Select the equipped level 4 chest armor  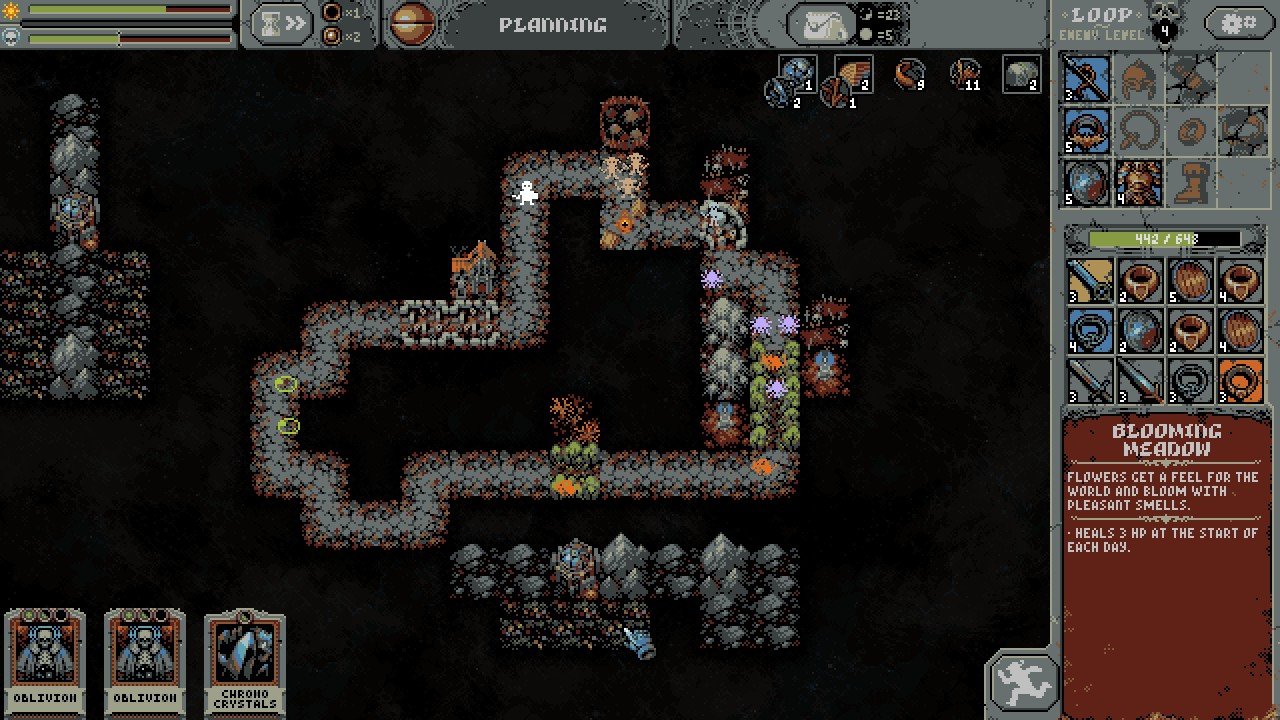1138,182
